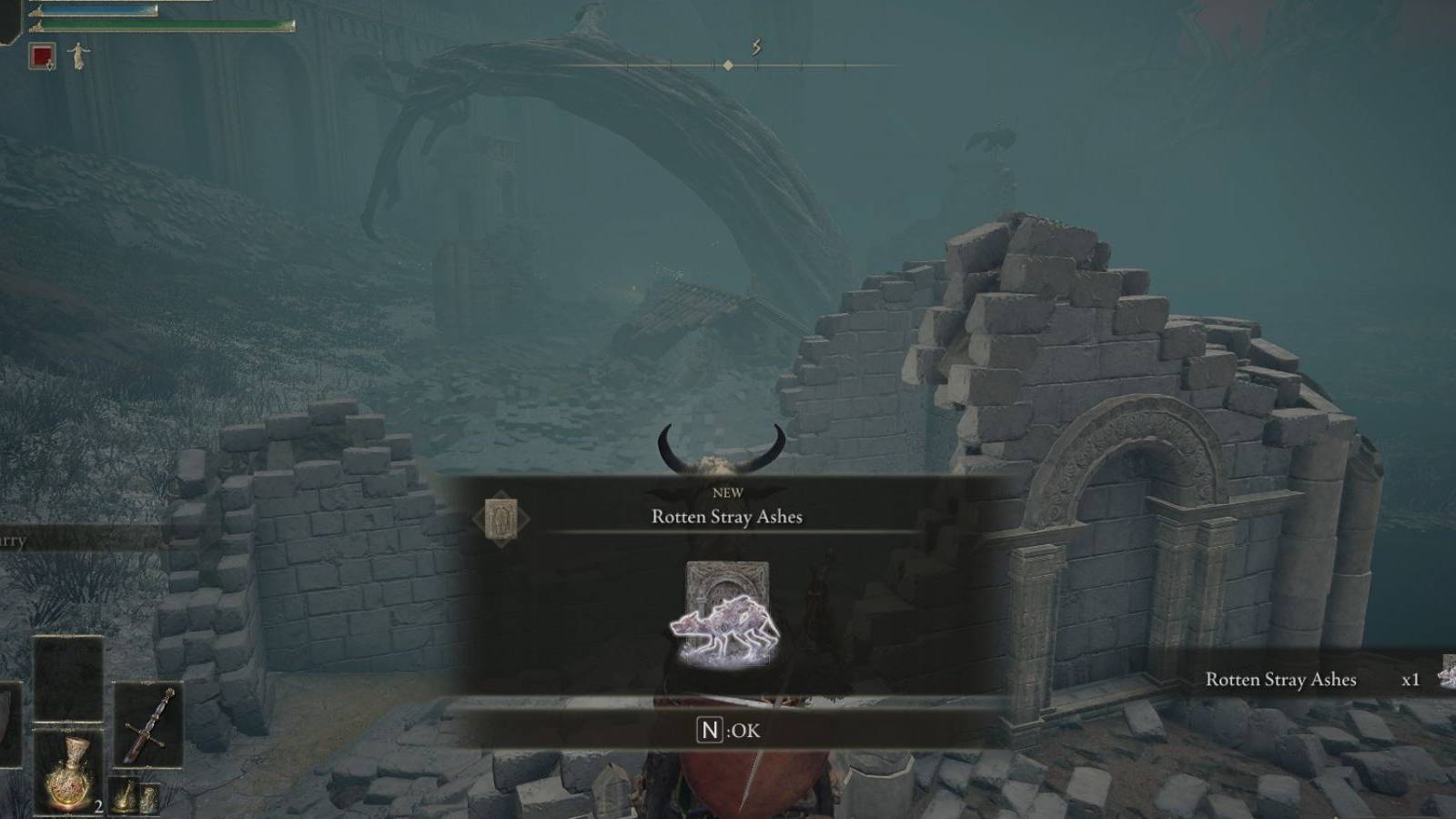Screen dimensions: 1456x819
Task: Click the spirit summoning figure indicator
Action: 77,56
